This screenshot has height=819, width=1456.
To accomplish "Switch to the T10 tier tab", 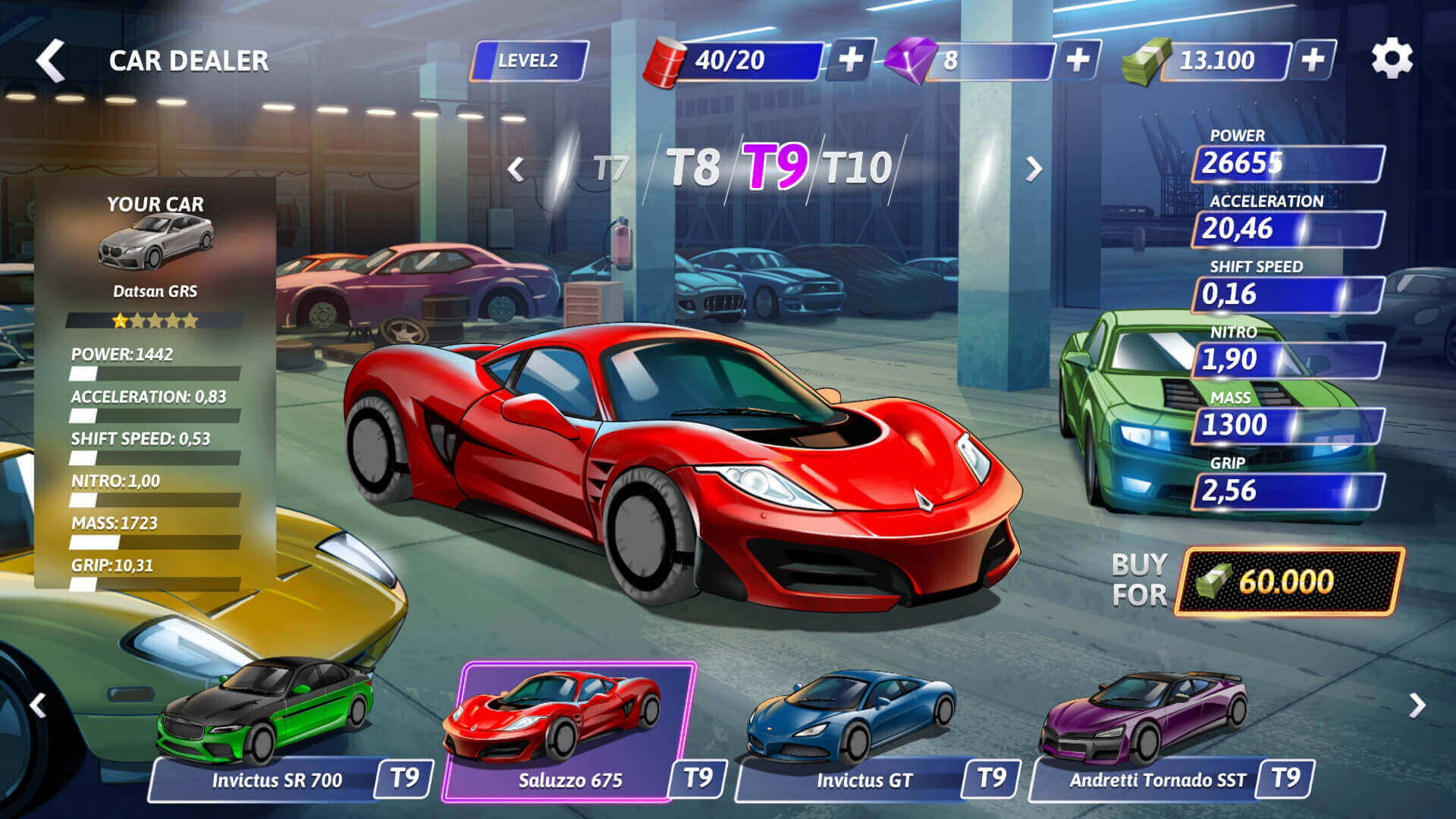I will pyautogui.click(x=858, y=168).
